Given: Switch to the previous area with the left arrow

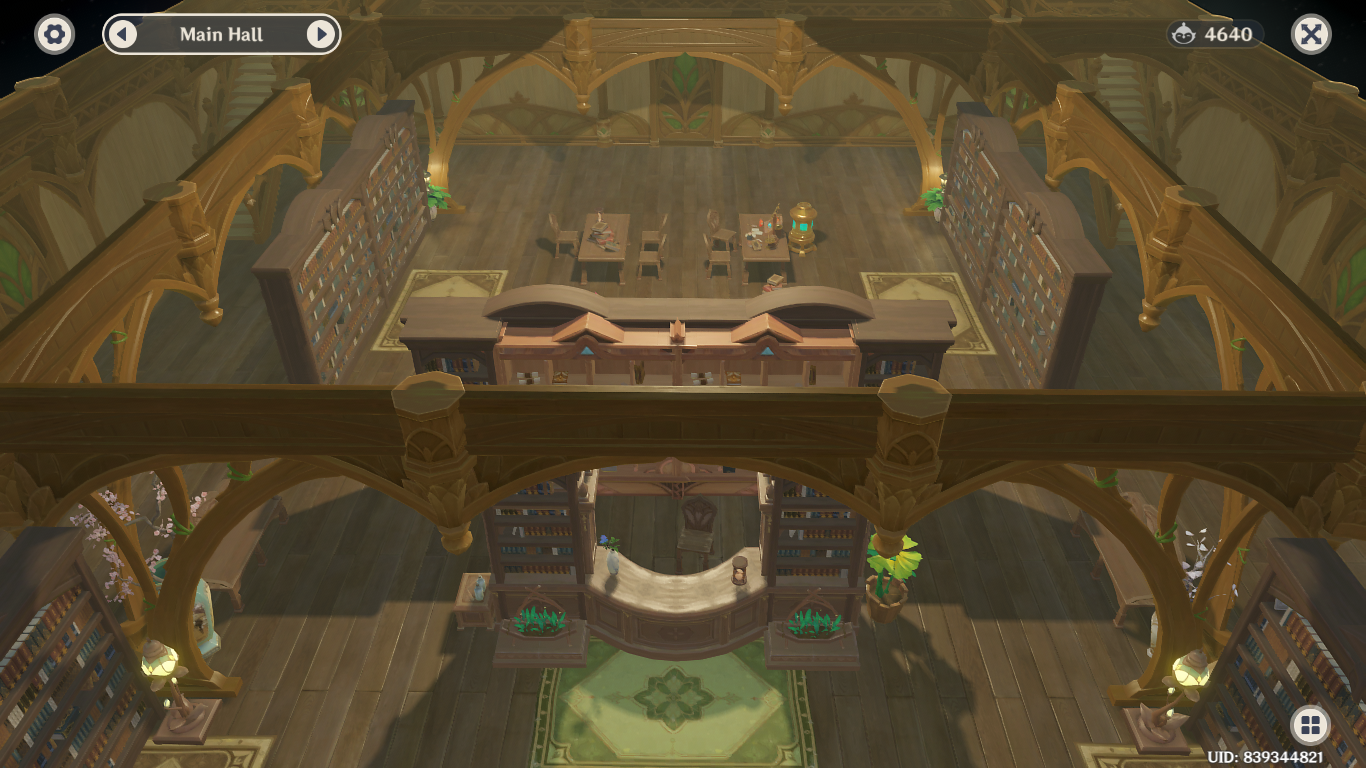Looking at the screenshot, I should tap(122, 34).
